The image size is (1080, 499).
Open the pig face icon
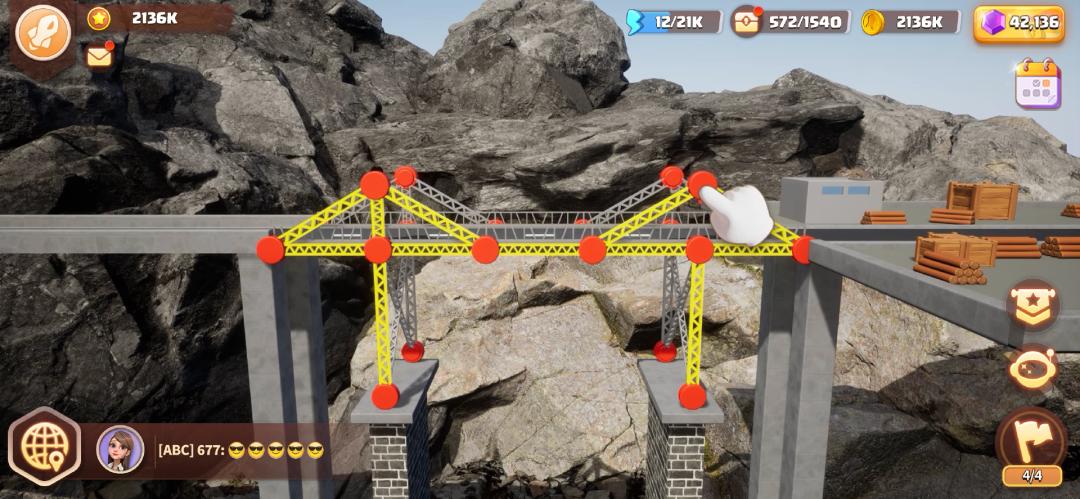(x=1033, y=369)
